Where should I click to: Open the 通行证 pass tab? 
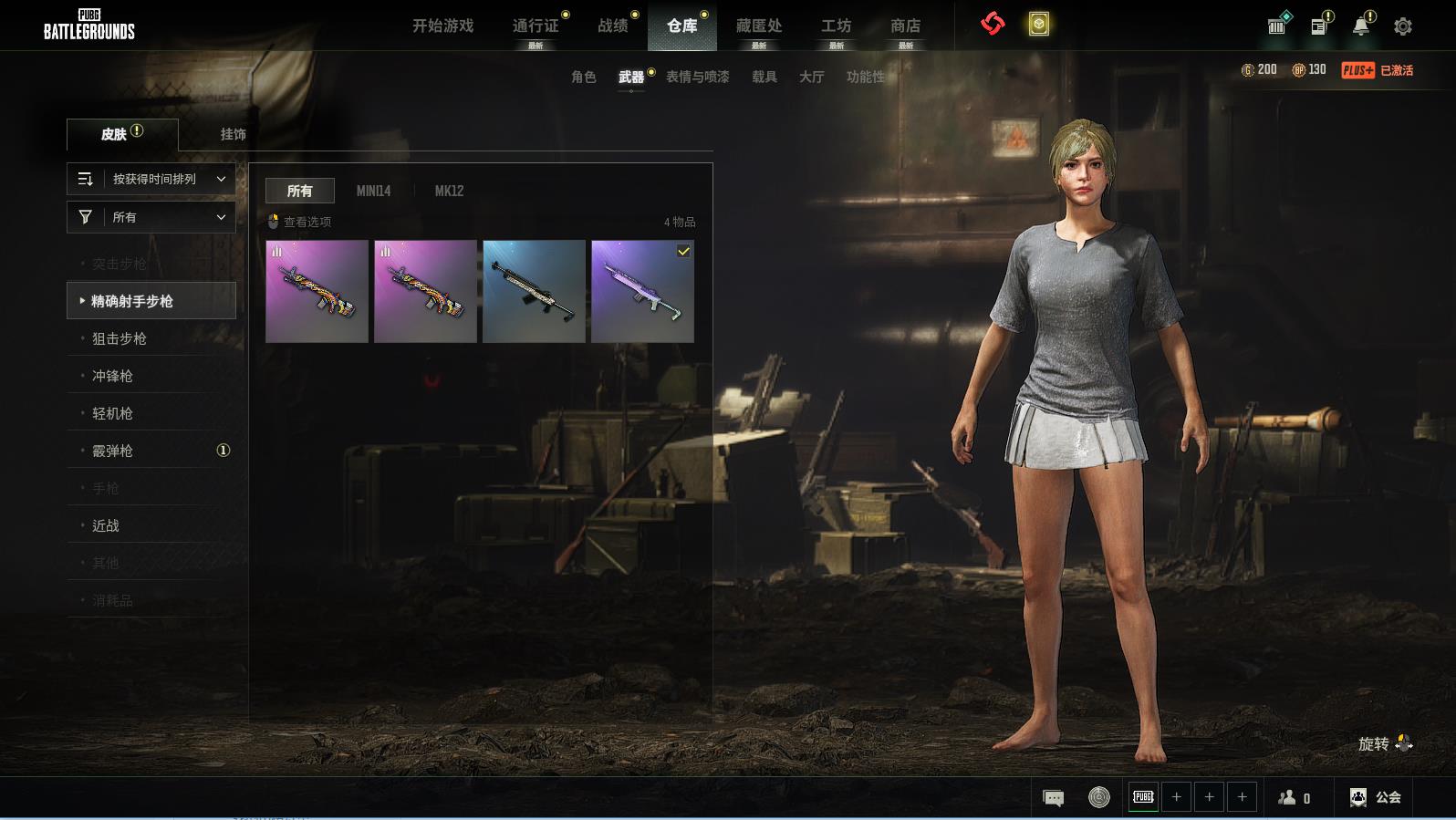[536, 26]
